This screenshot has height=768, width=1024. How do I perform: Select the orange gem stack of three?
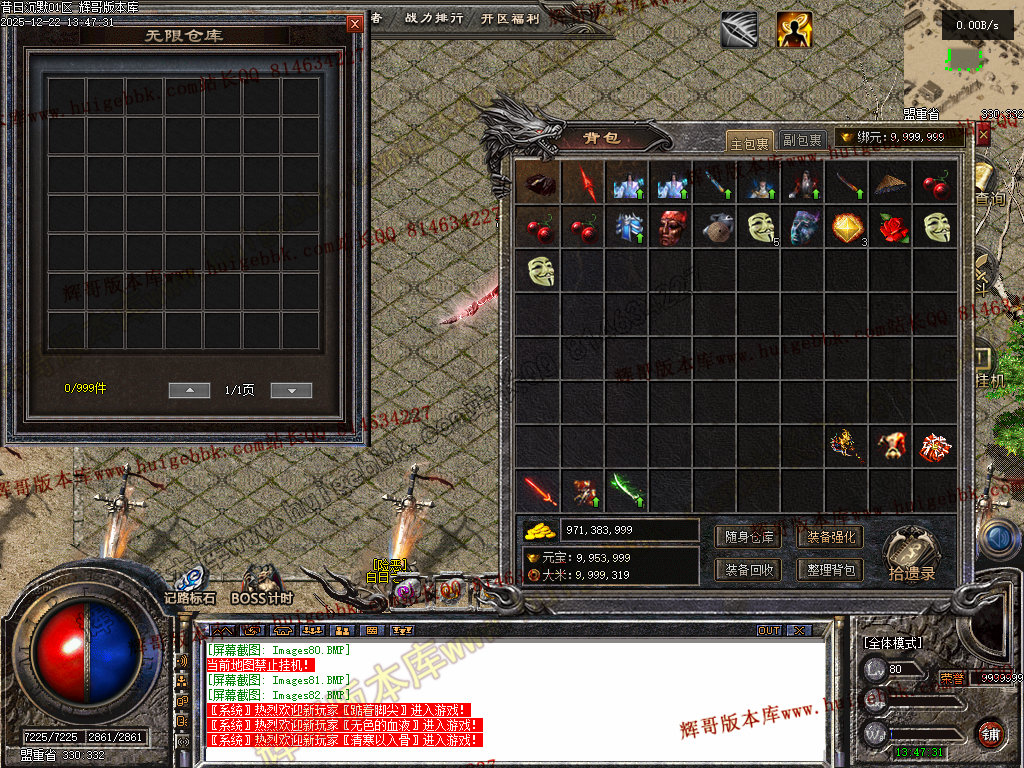847,227
